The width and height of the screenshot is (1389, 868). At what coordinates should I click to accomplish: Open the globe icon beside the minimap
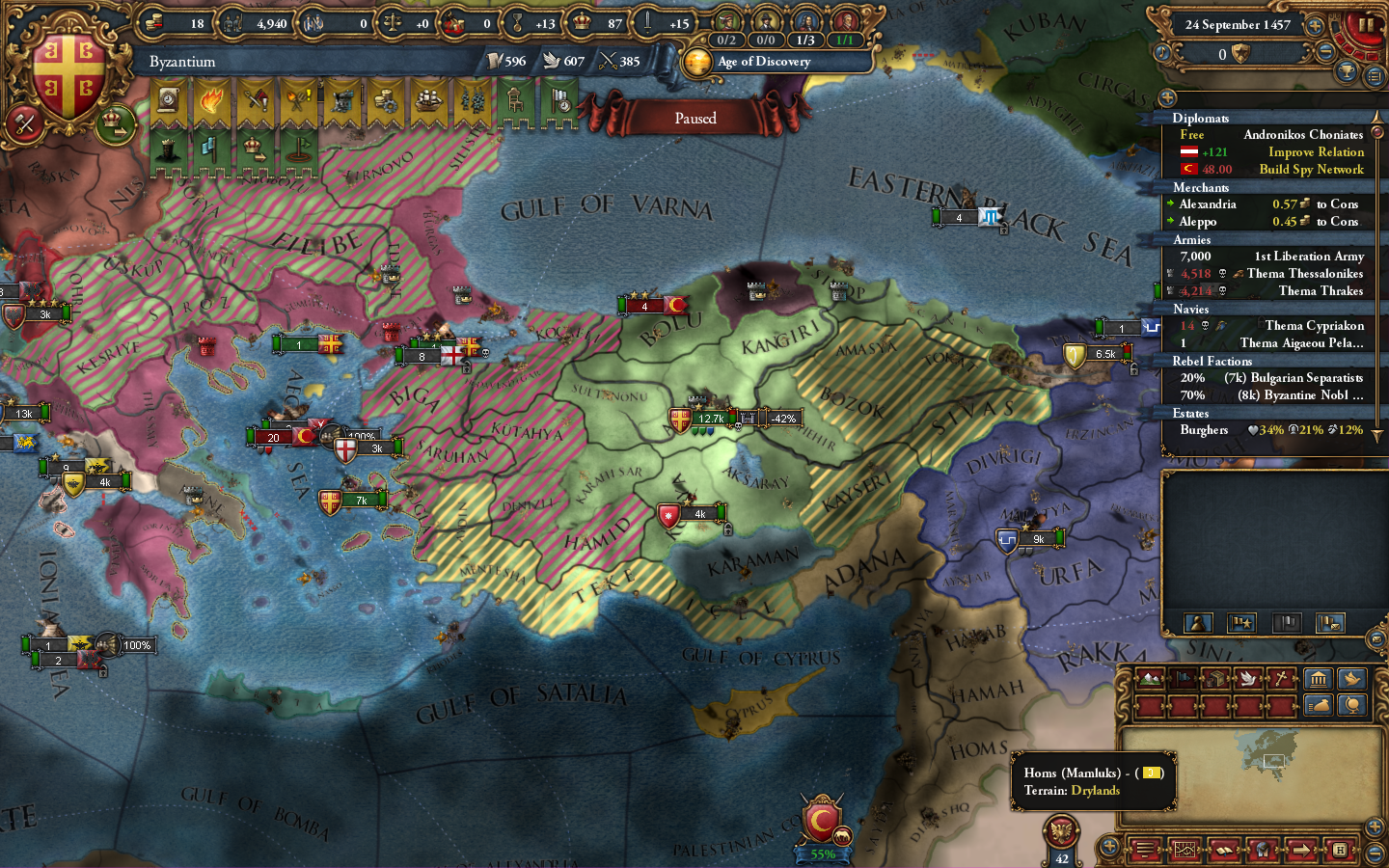click(x=1351, y=706)
